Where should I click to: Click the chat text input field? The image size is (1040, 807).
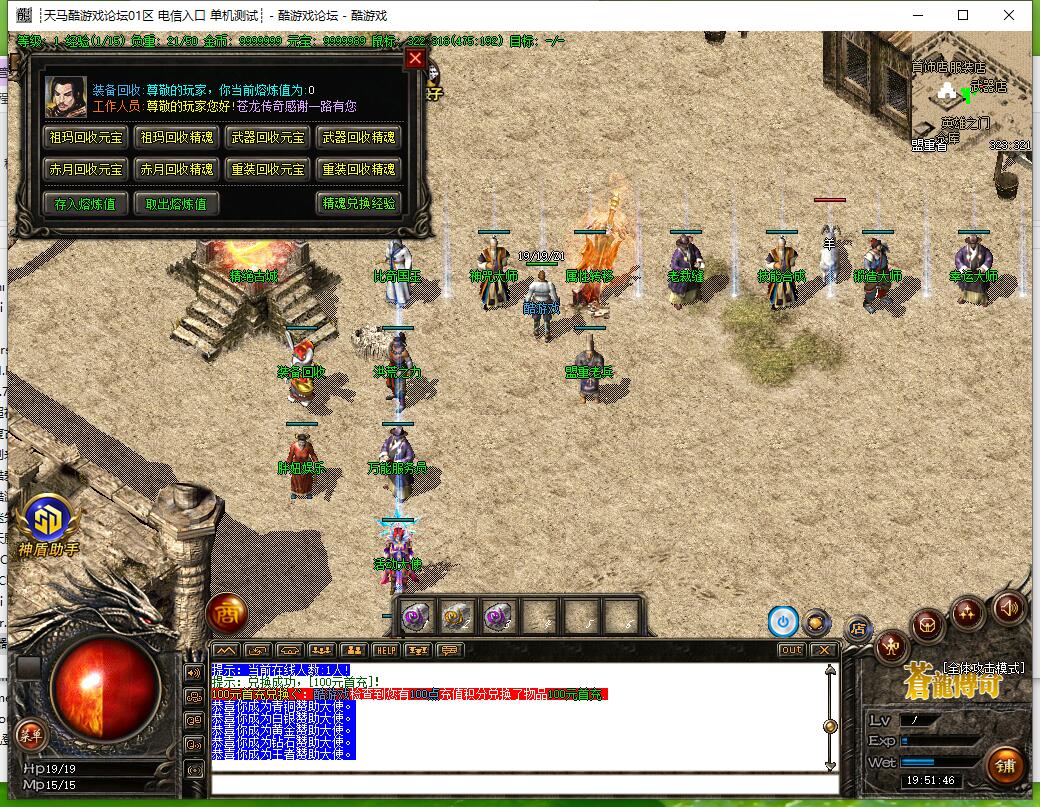tap(520, 784)
